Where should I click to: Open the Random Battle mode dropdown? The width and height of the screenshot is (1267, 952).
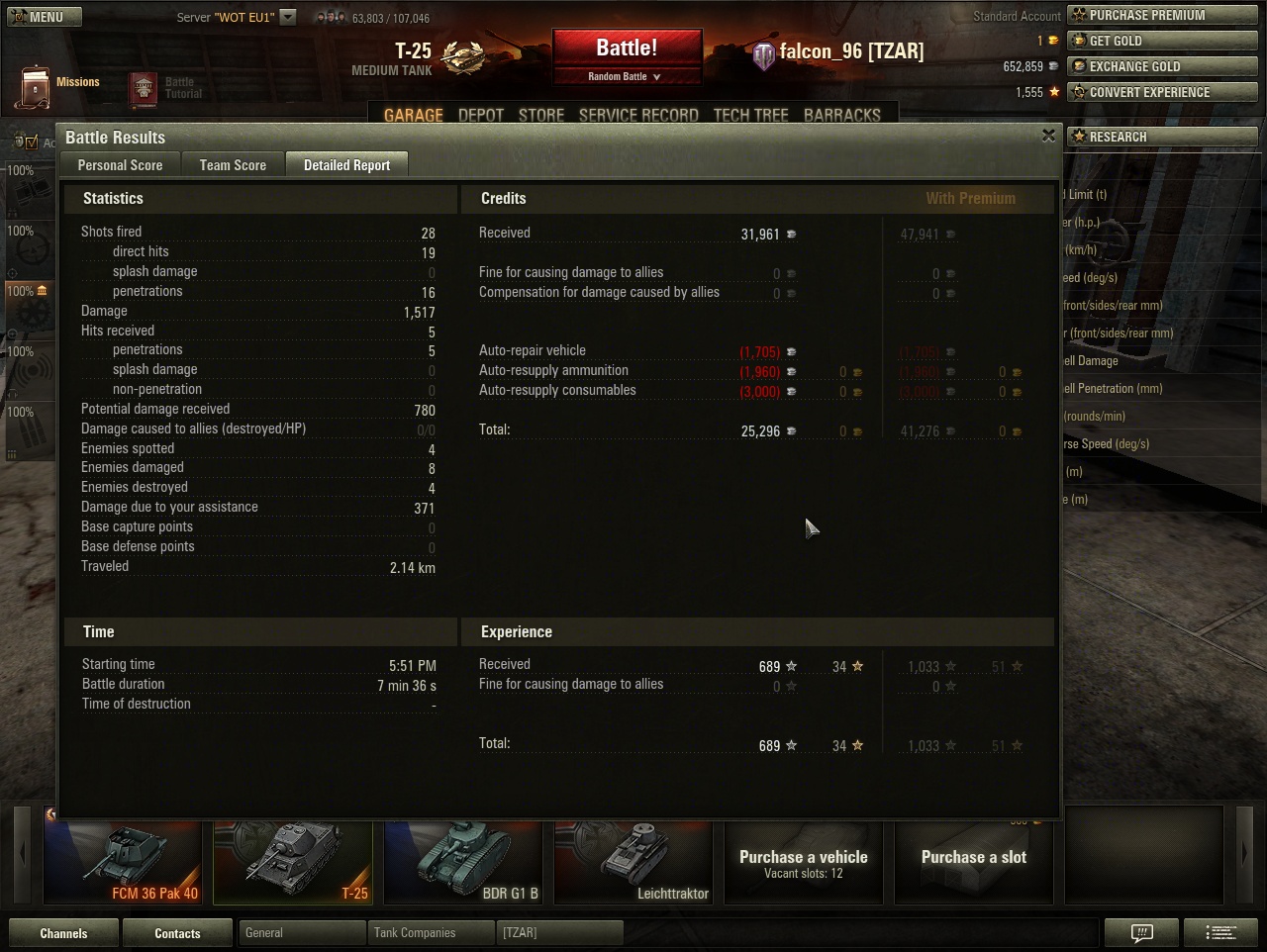point(626,76)
